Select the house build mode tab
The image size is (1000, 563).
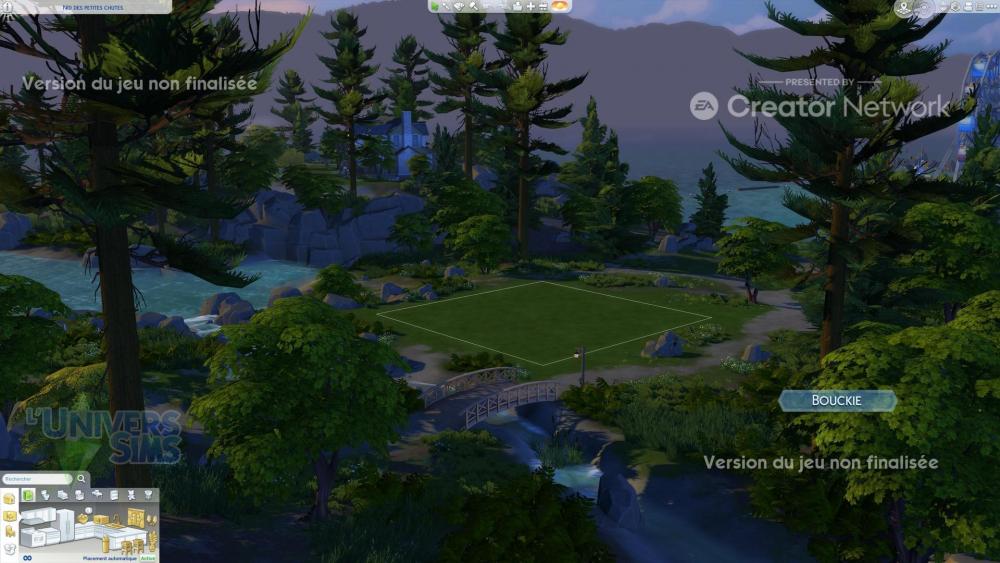[10, 497]
